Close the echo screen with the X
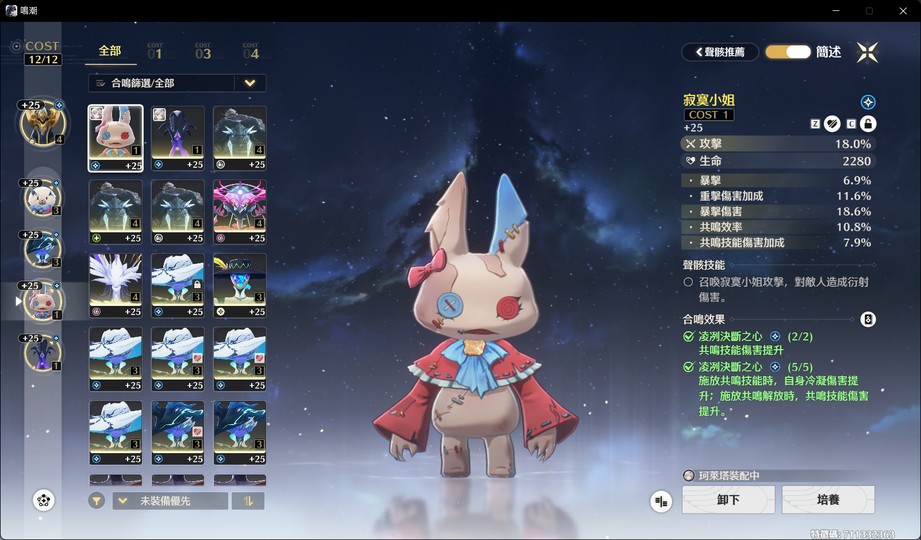This screenshot has width=921, height=540. tap(867, 51)
